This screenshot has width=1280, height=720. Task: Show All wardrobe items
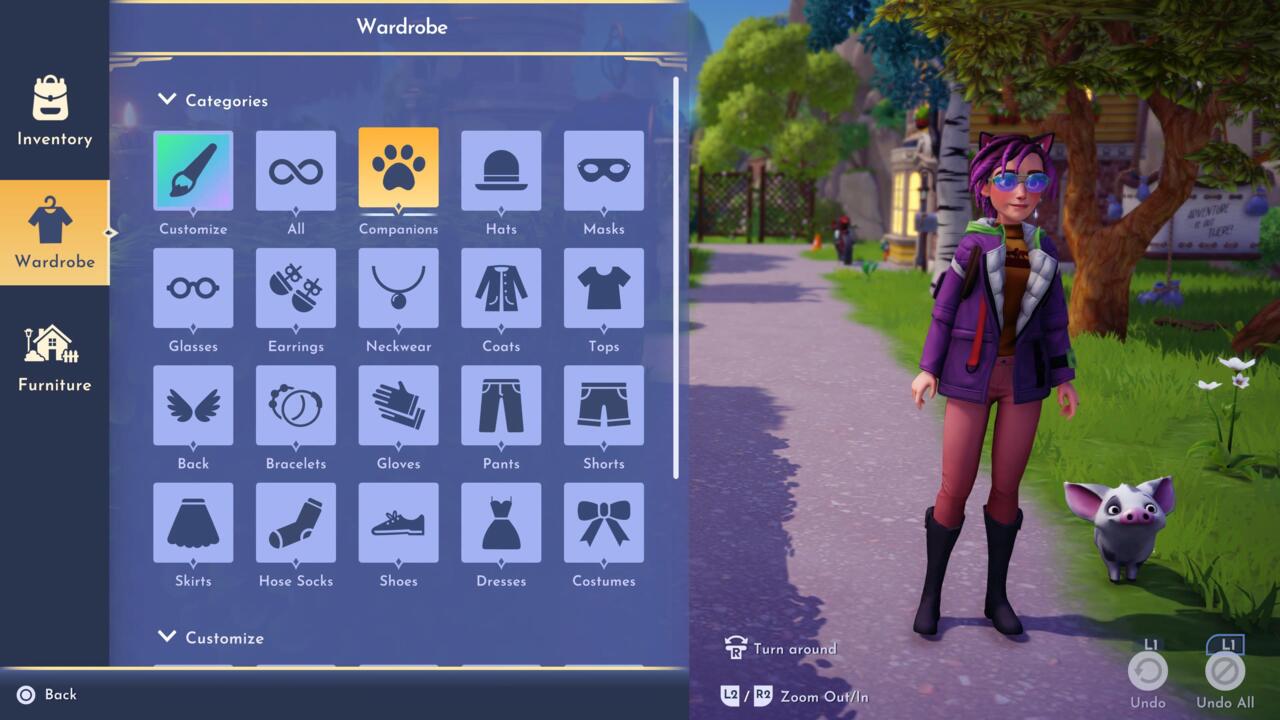coord(296,171)
